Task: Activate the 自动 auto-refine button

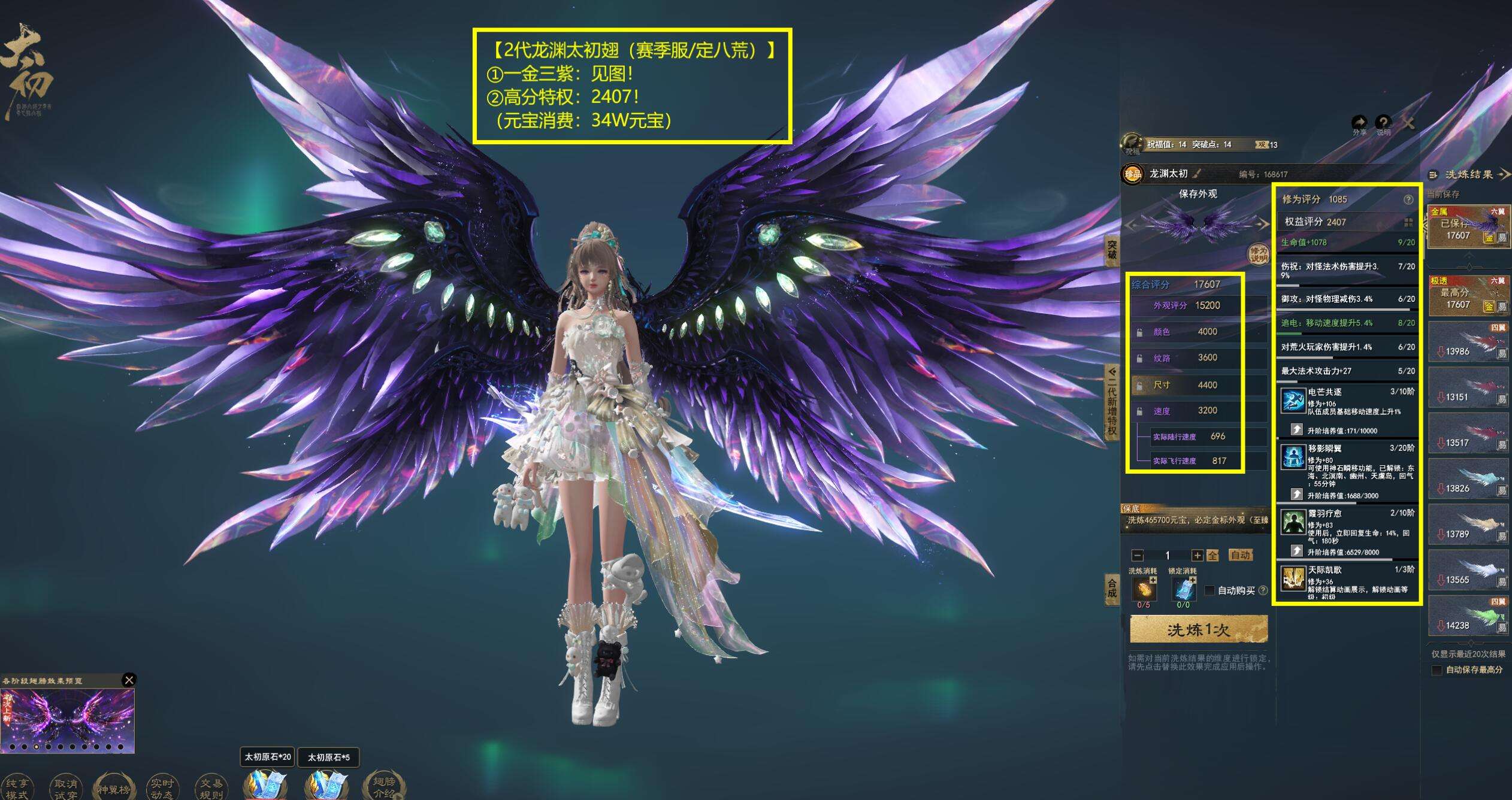Action: pos(1240,555)
